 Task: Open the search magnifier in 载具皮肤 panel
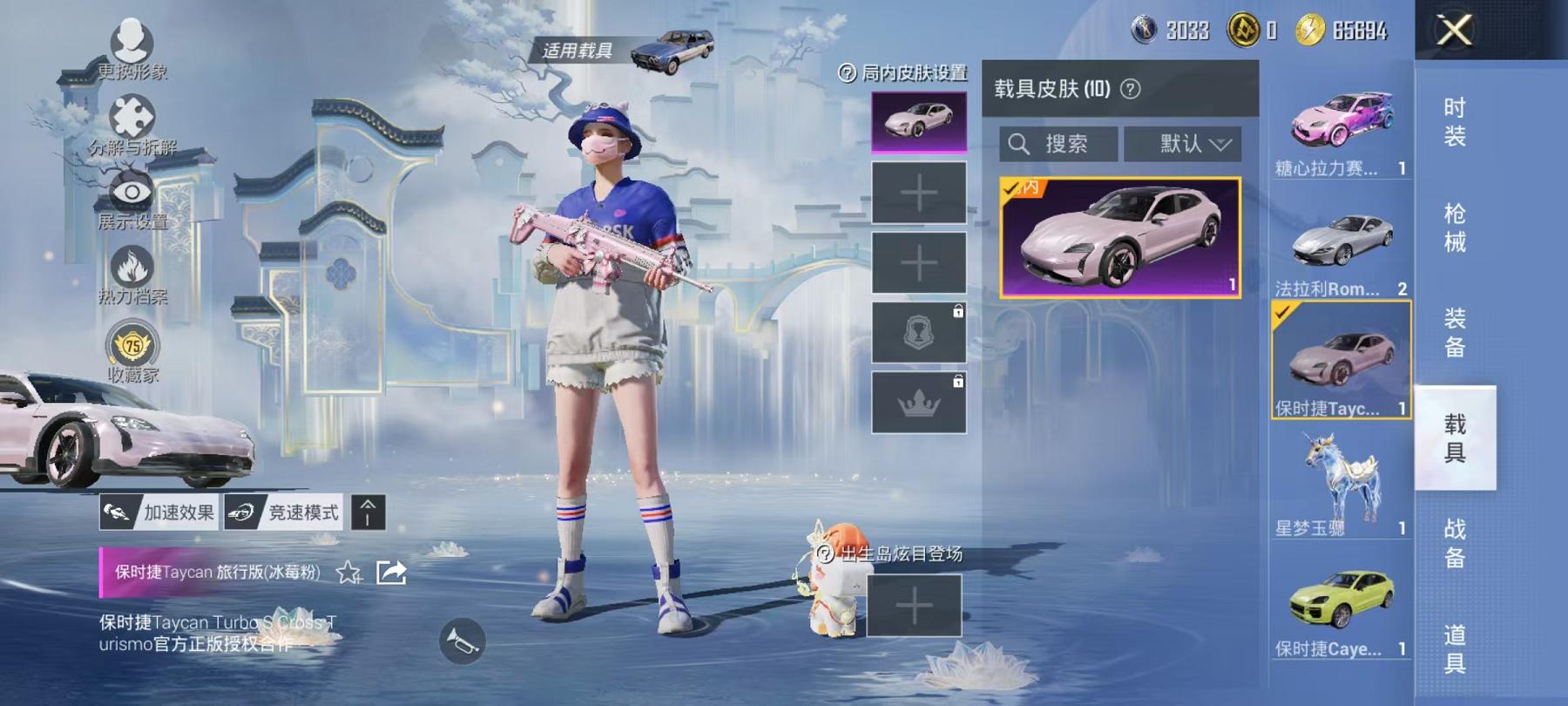pyautogui.click(x=1019, y=144)
